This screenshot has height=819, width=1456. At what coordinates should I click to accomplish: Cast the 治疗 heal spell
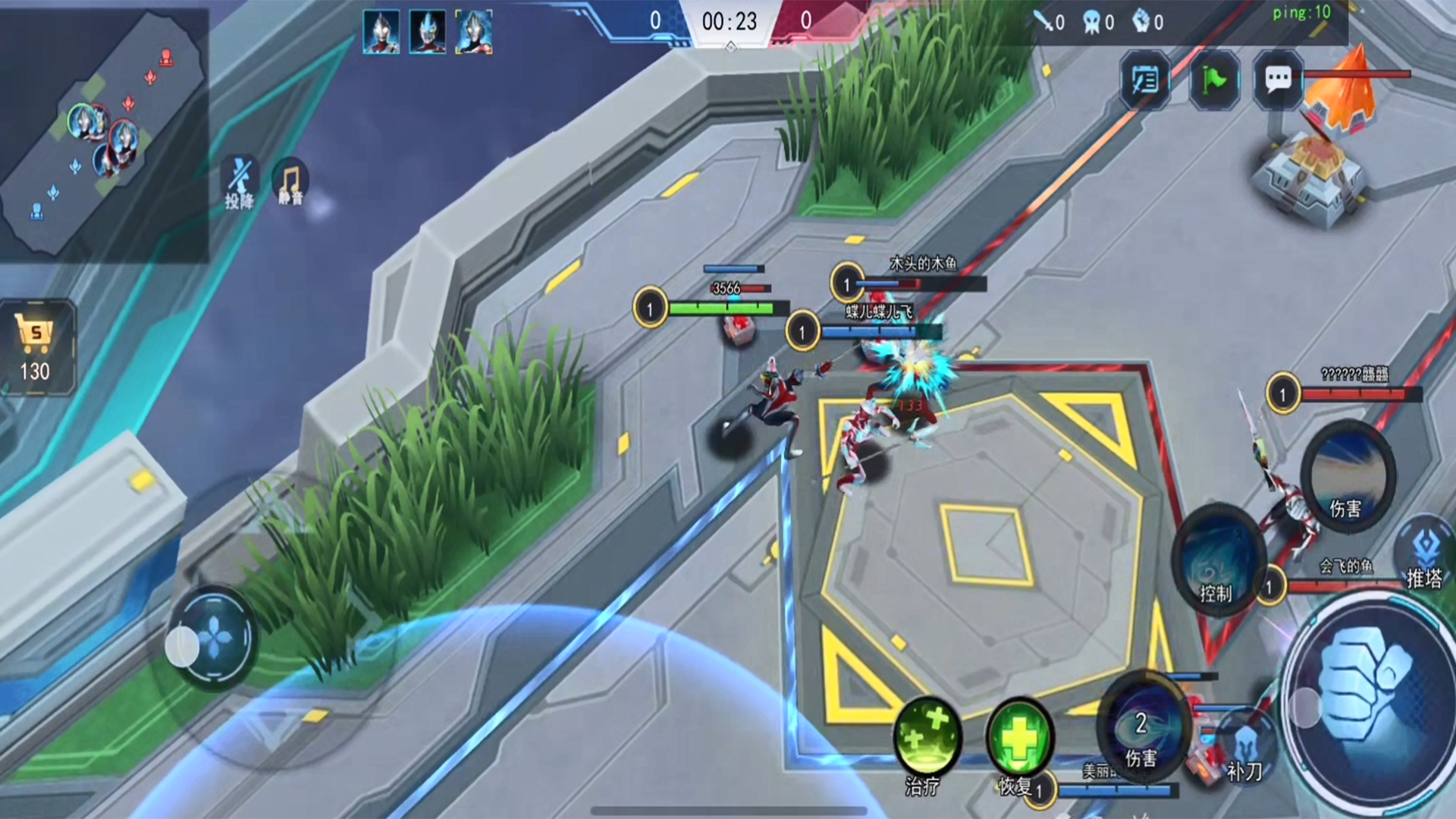tap(927, 739)
